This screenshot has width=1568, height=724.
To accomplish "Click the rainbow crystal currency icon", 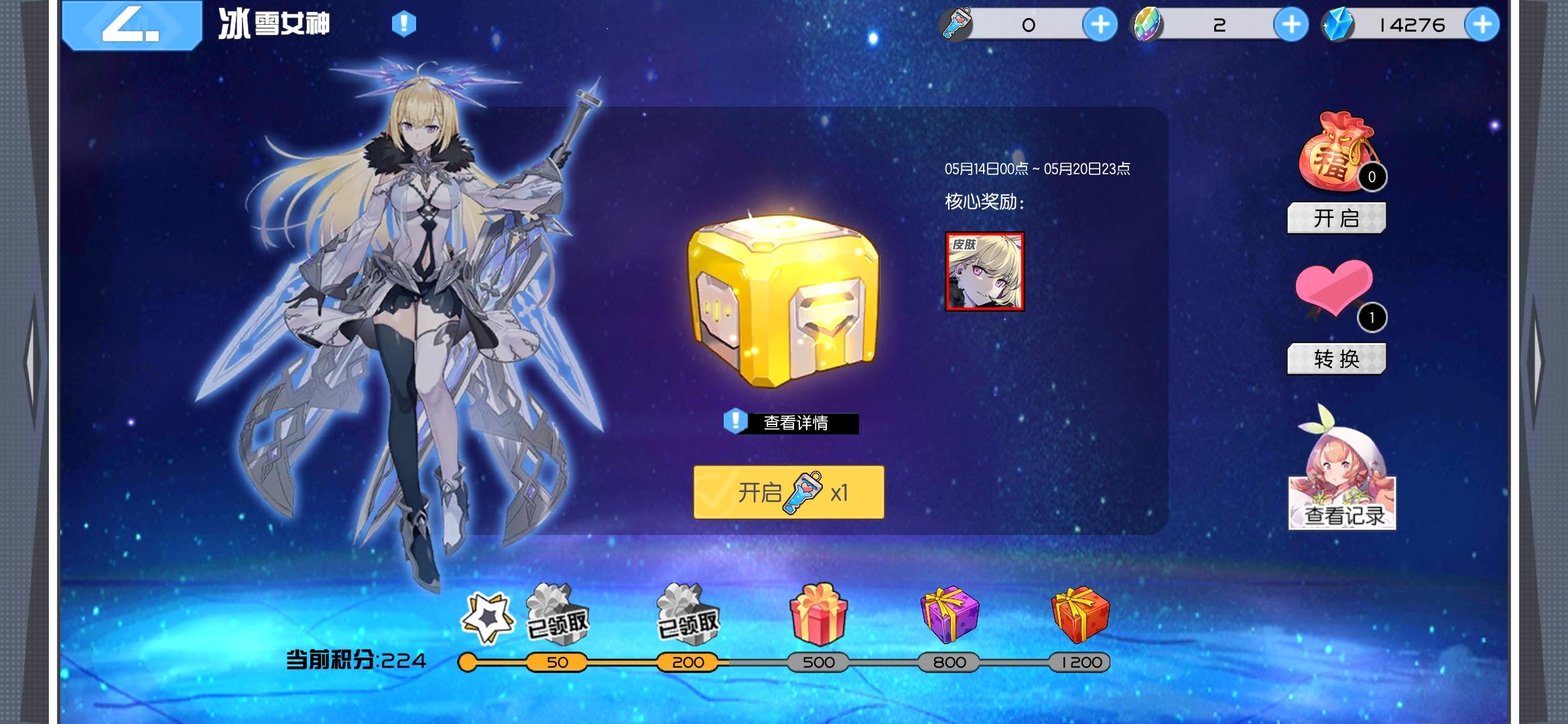I will [x=1146, y=23].
